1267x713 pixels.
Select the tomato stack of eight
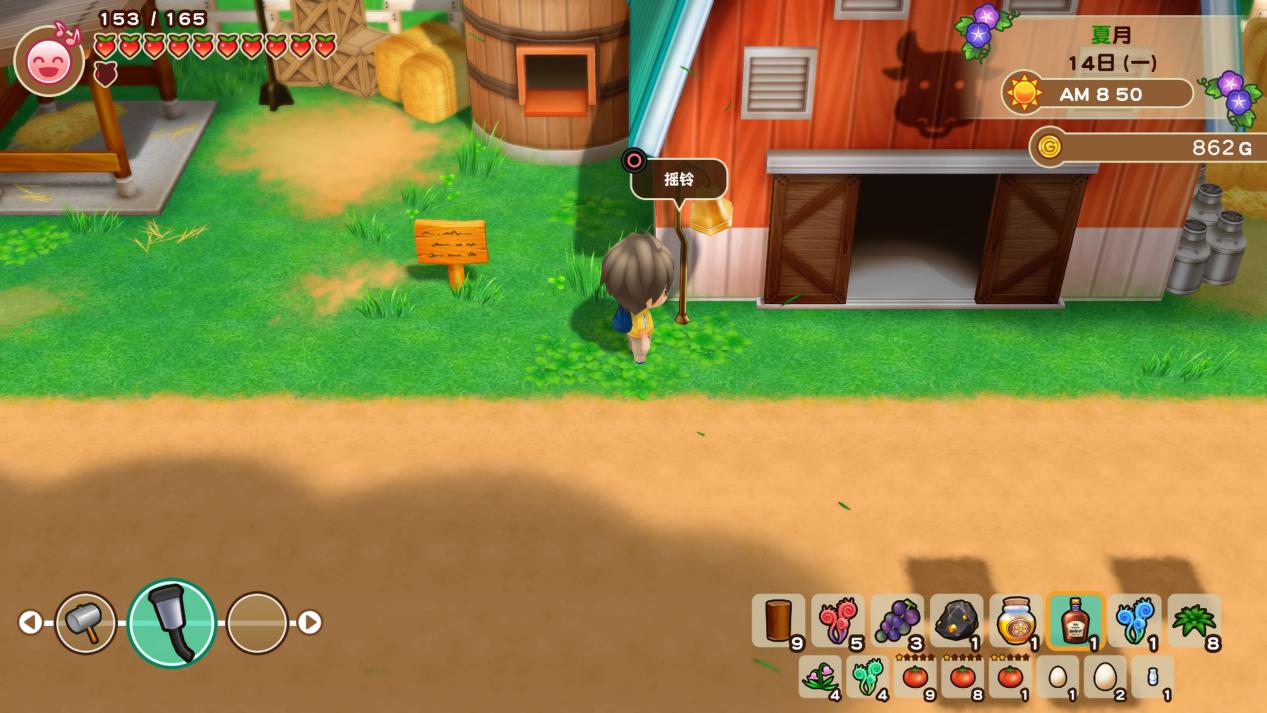point(962,677)
